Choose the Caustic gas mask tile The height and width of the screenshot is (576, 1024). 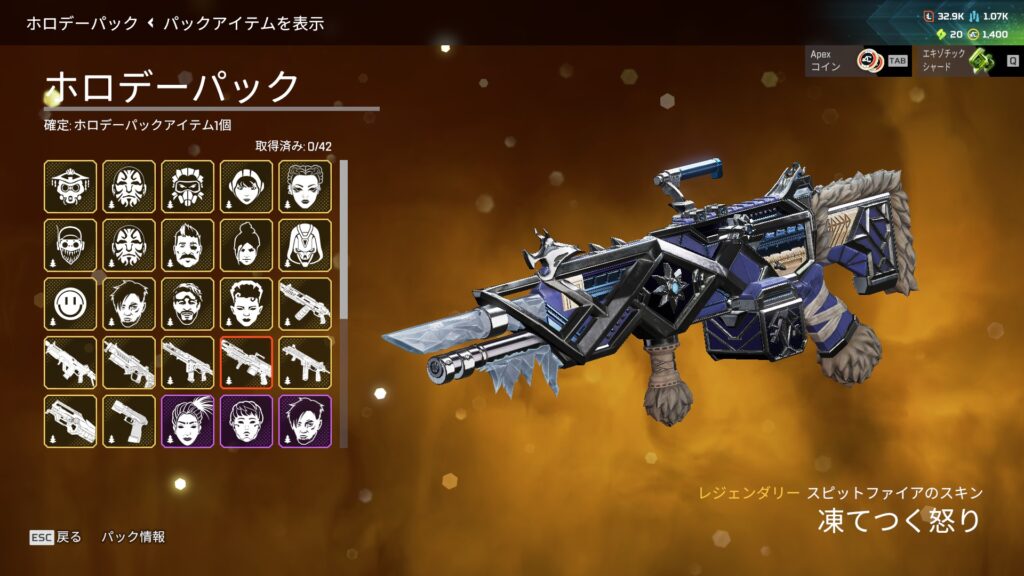point(188,186)
